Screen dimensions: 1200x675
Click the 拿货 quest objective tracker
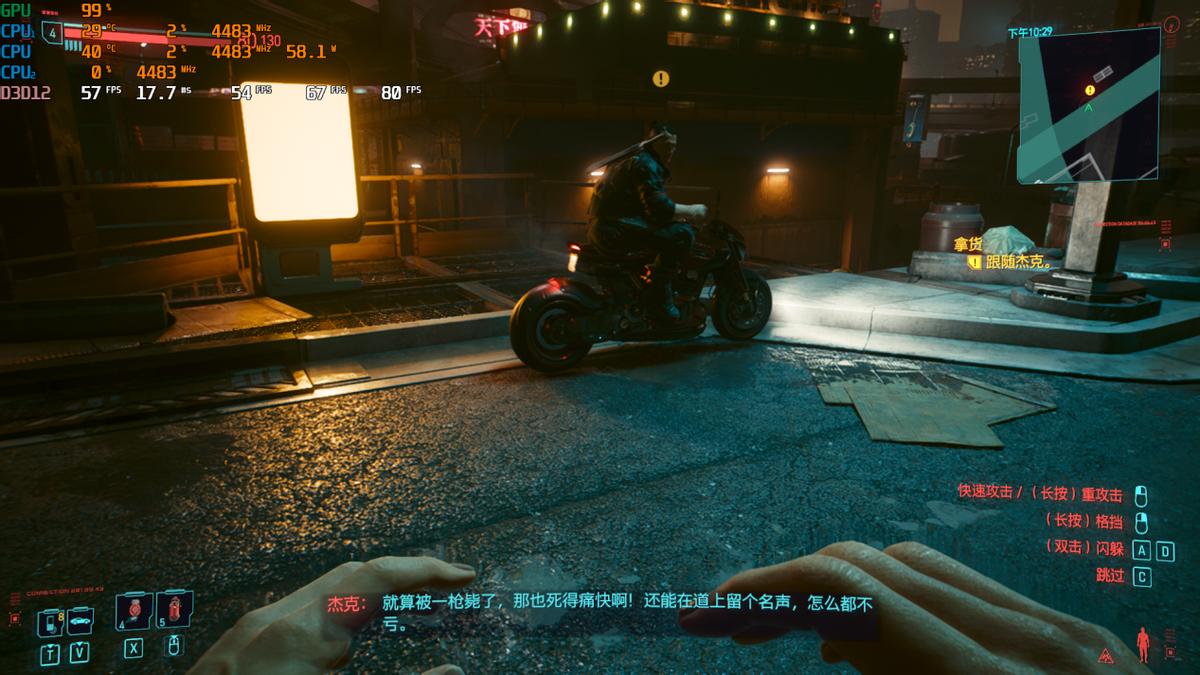pyautogui.click(x=967, y=244)
